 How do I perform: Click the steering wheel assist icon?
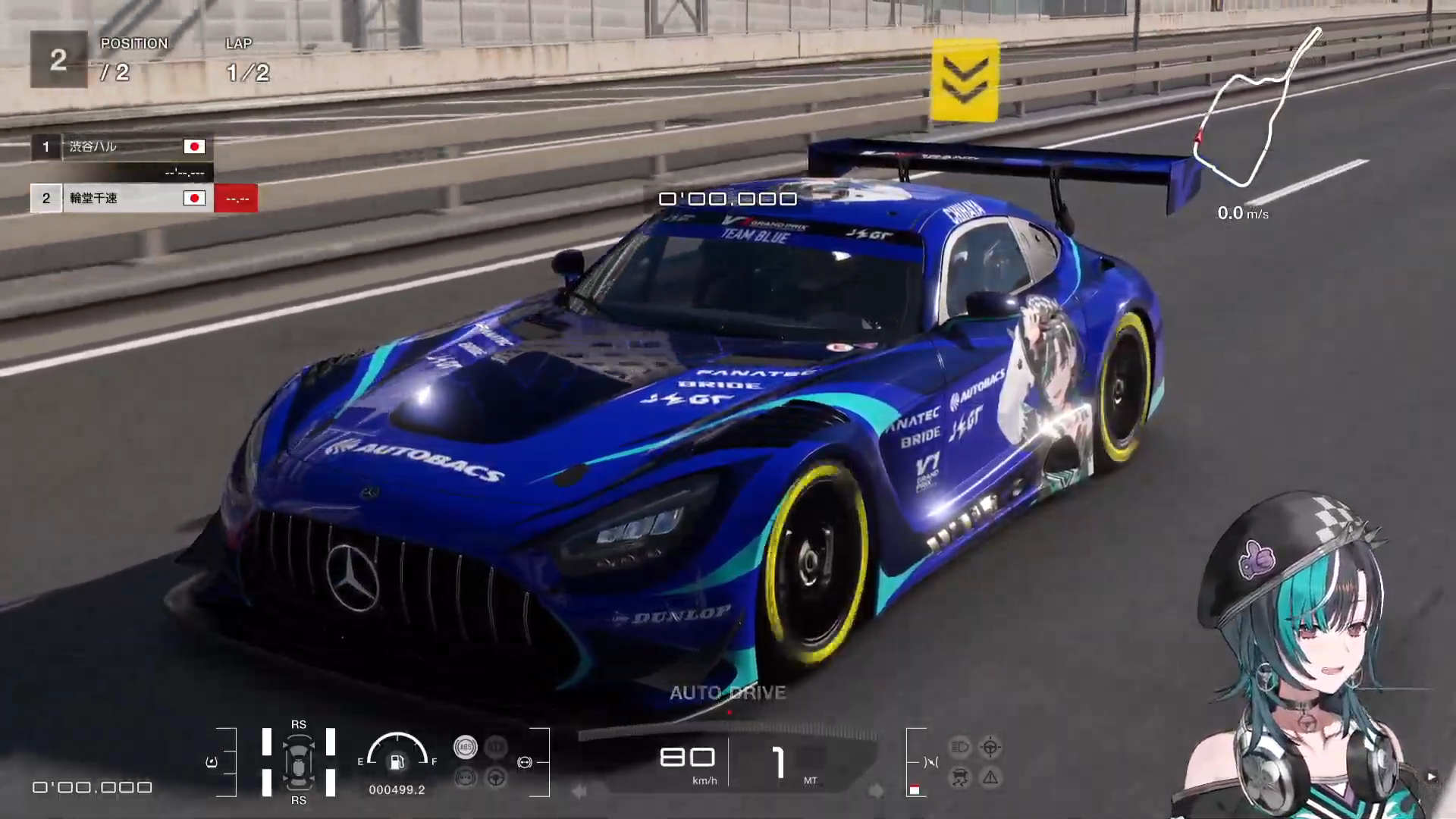[x=496, y=777]
